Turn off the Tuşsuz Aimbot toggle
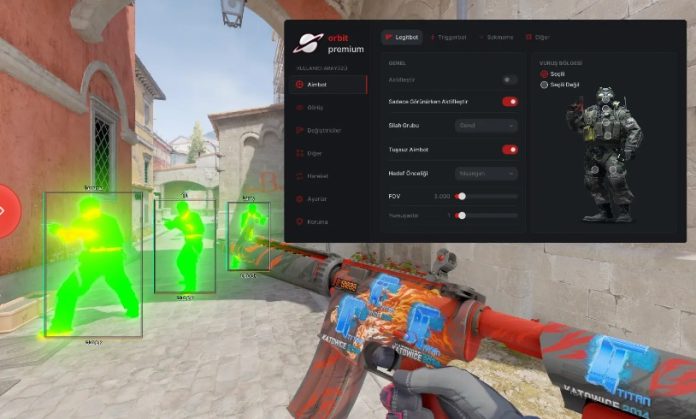The height and width of the screenshot is (419, 696). pyautogui.click(x=510, y=149)
